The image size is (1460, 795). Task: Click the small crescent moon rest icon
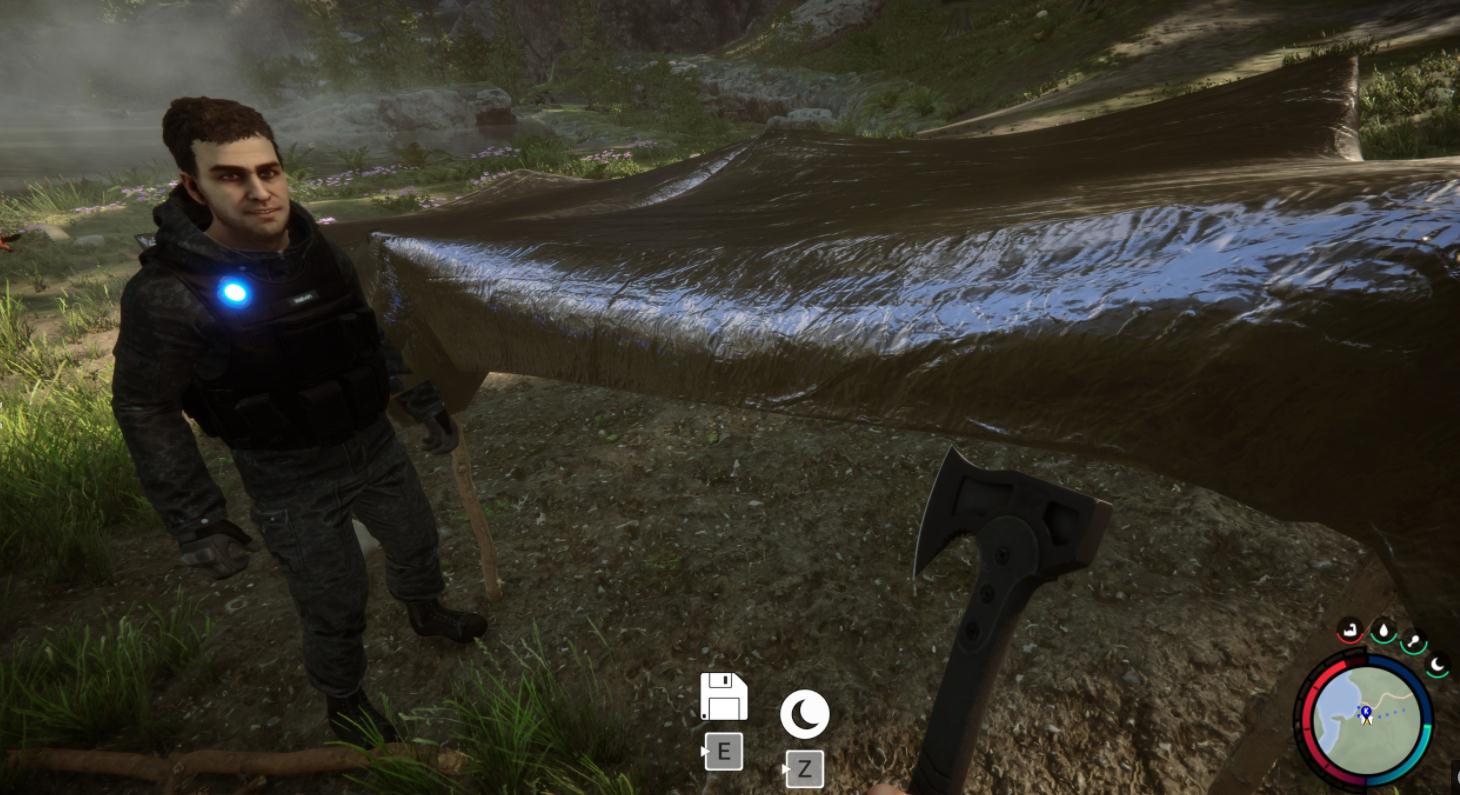(x=1437, y=663)
